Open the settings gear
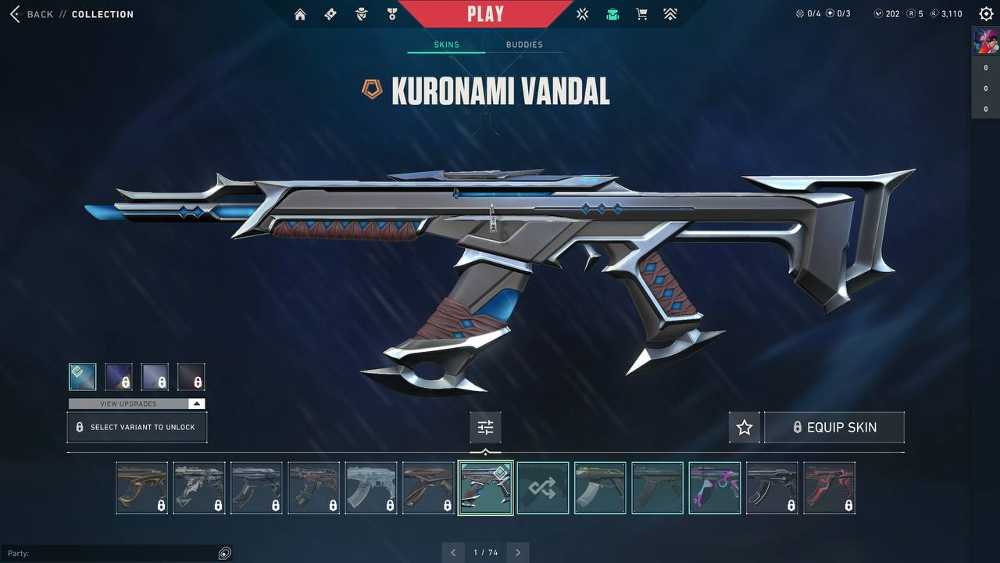The height and width of the screenshot is (563, 1000). 986,14
